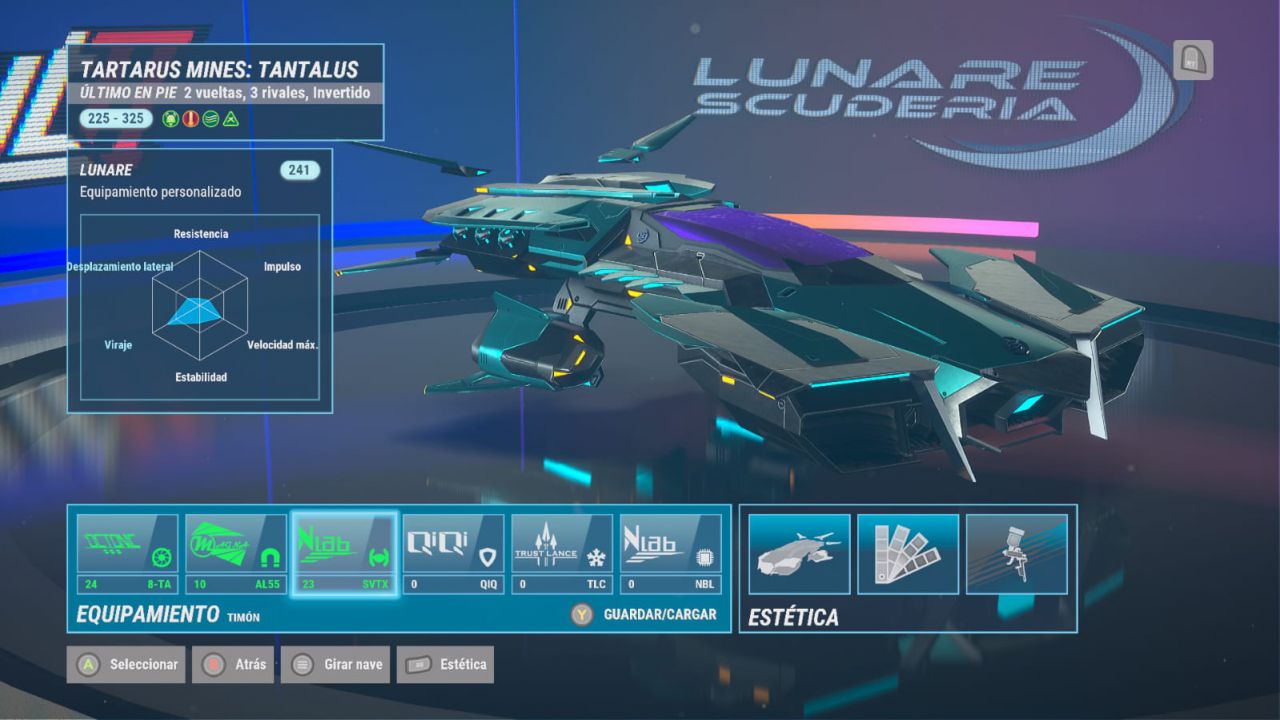Click the Seleccionar button
1280x720 pixels.
125,664
